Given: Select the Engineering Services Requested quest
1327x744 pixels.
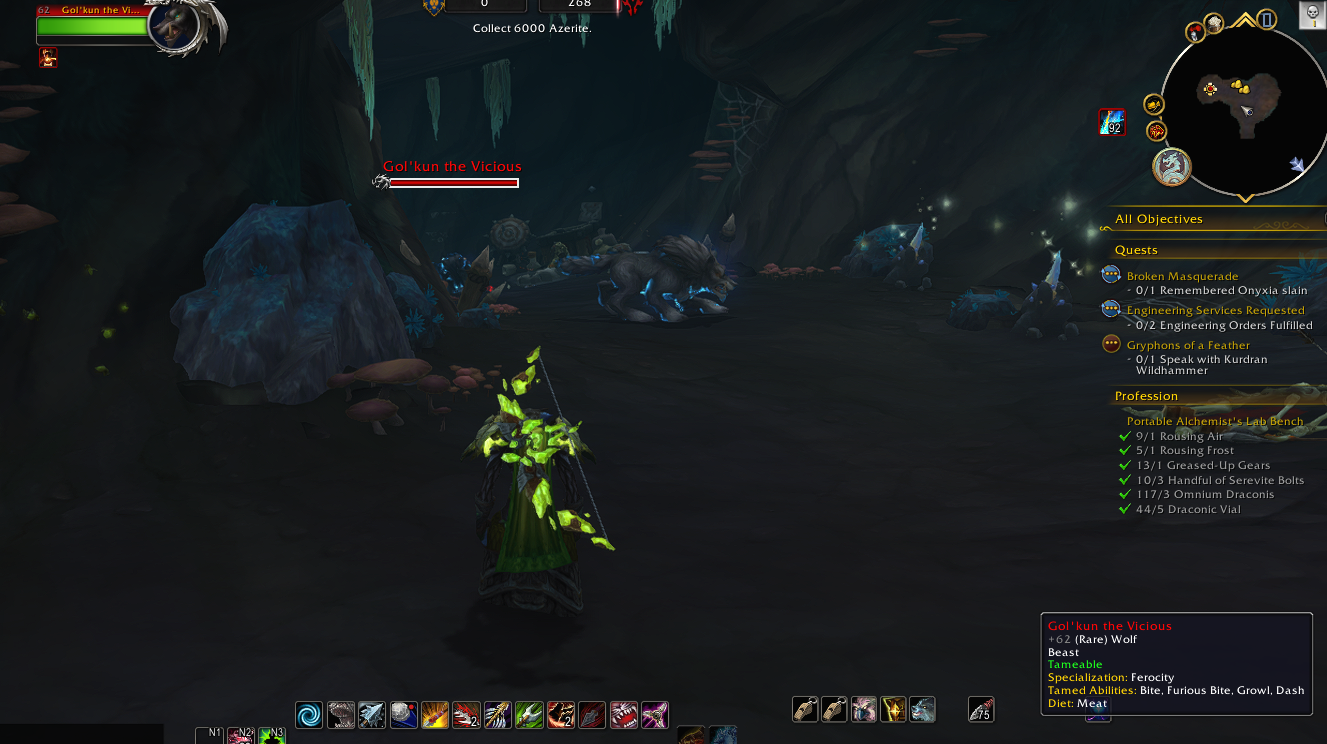Looking at the screenshot, I should (1215, 310).
